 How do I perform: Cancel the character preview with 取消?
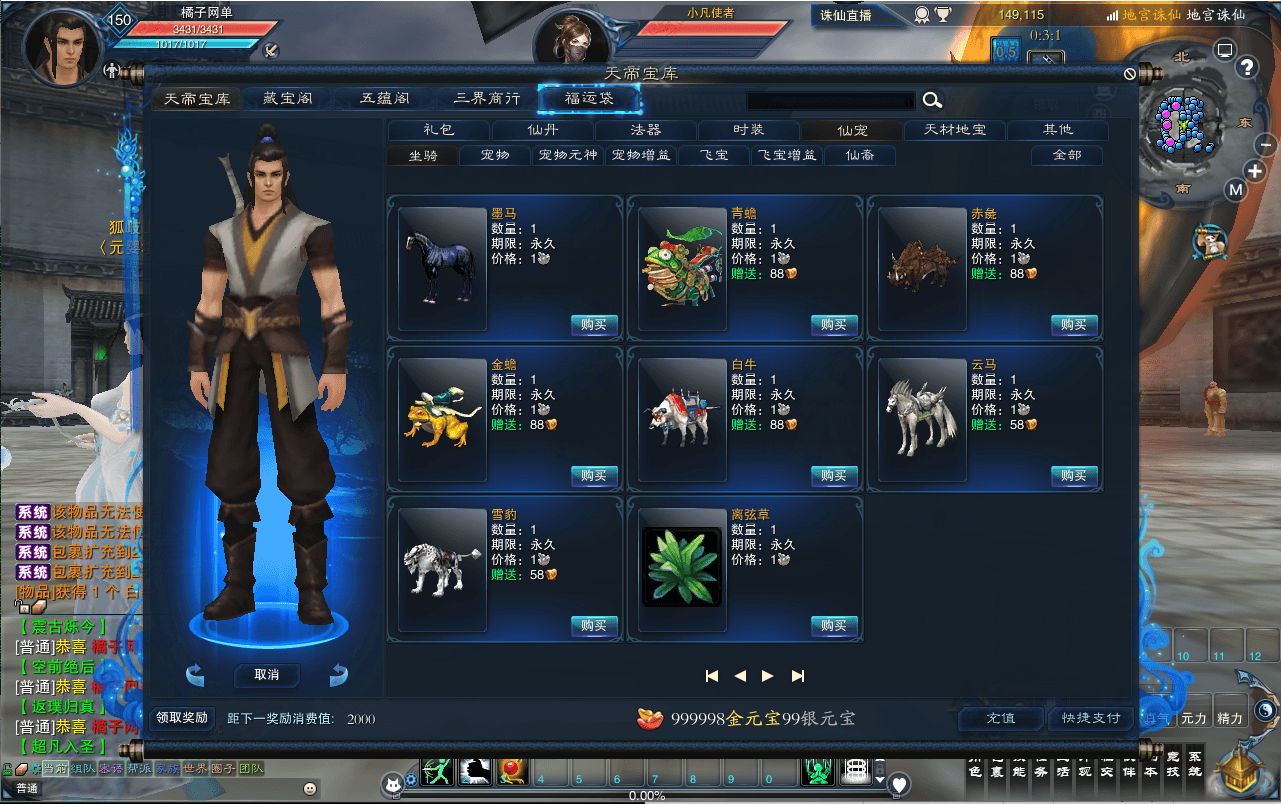coord(266,675)
